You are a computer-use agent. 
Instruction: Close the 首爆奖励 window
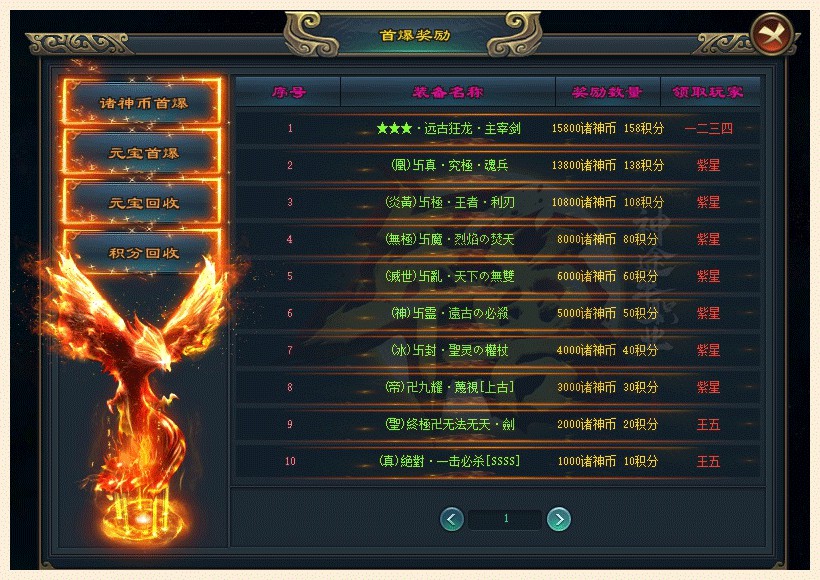(771, 35)
